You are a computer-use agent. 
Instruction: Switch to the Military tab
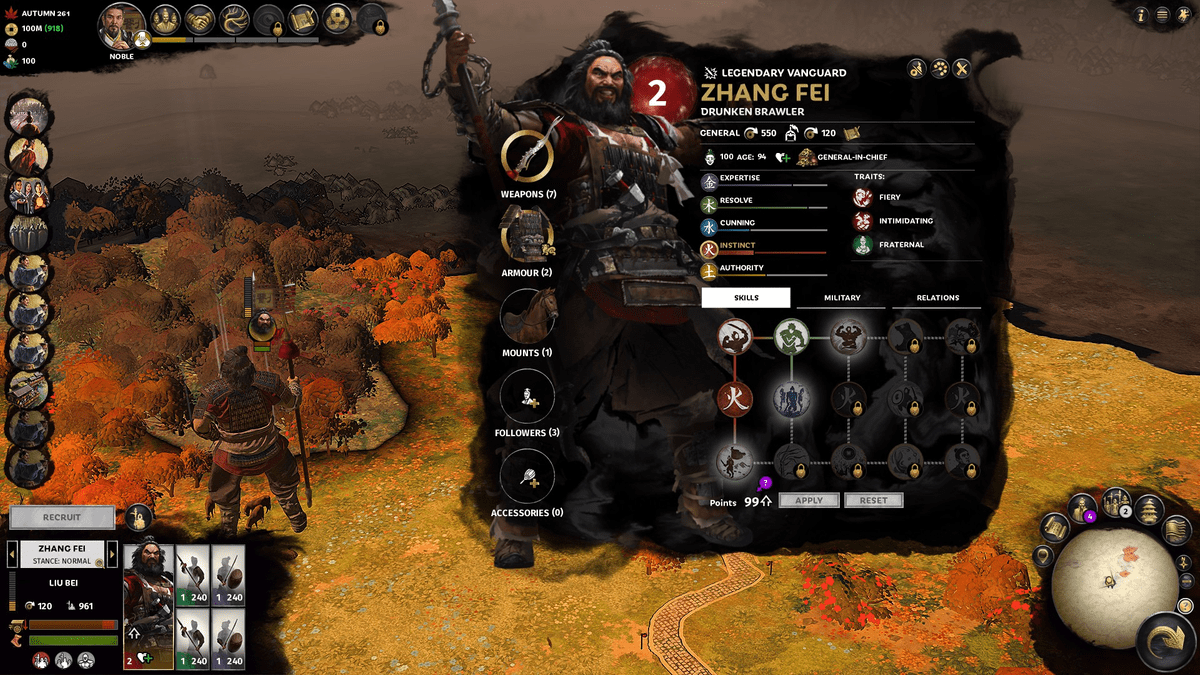click(x=841, y=298)
